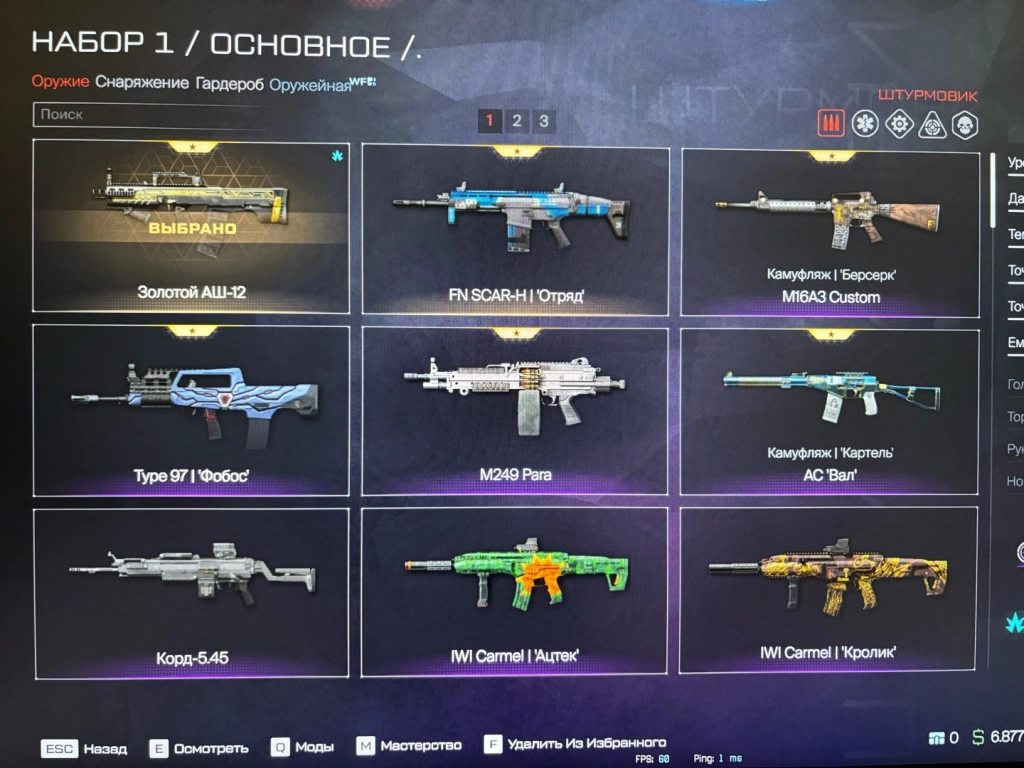This screenshot has width=1024, height=768.
Task: Open the Гардероб tab
Action: tap(230, 84)
